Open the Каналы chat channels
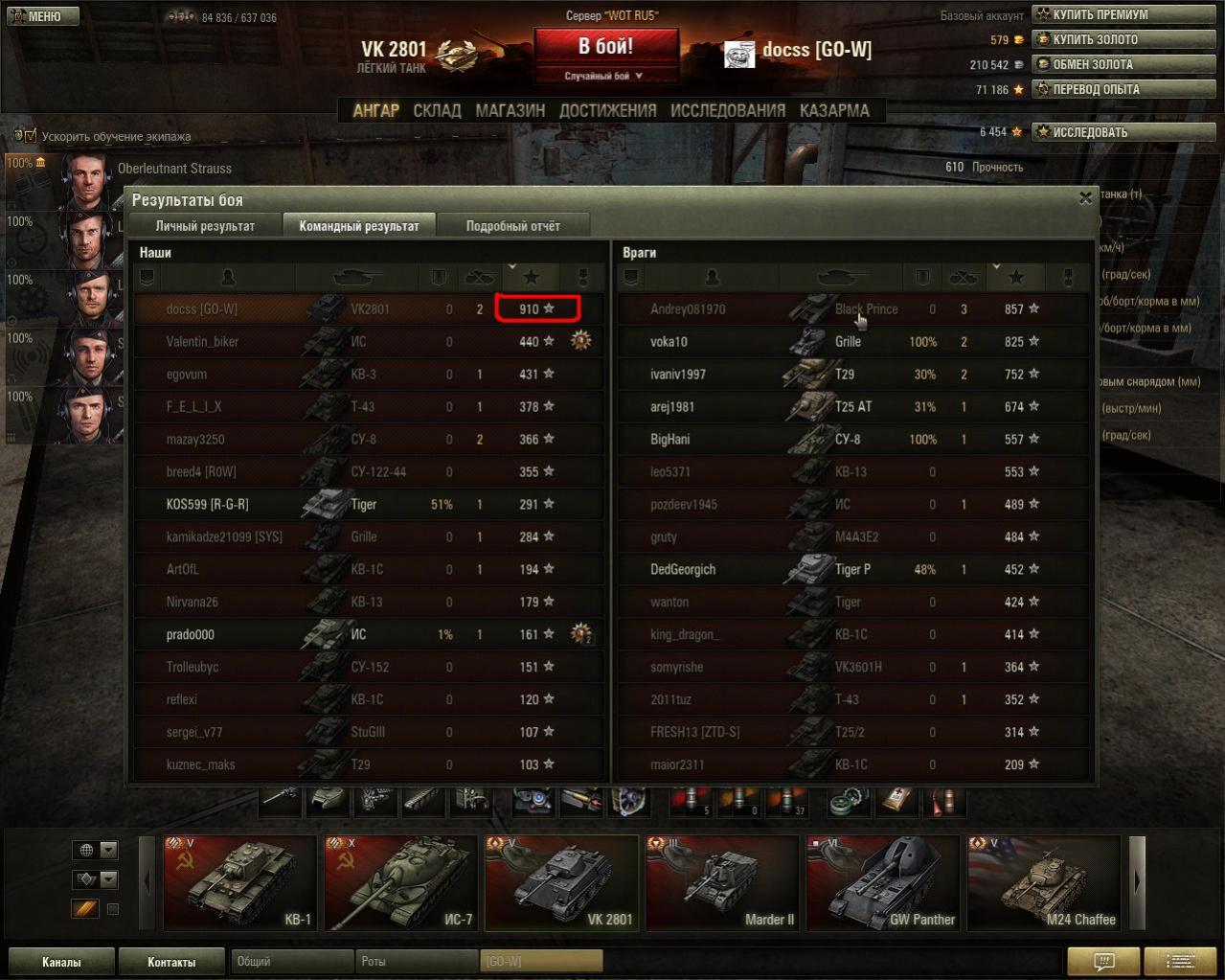Screen dimensions: 1225x980 tap(61, 962)
